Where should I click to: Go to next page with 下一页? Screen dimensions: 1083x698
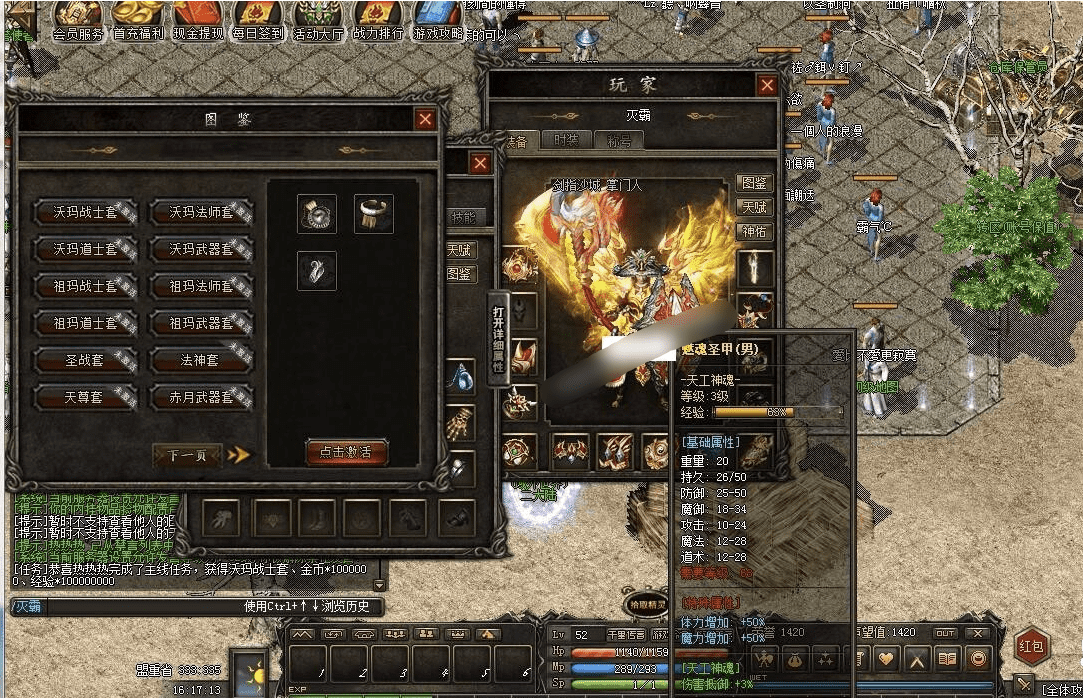coord(188,455)
